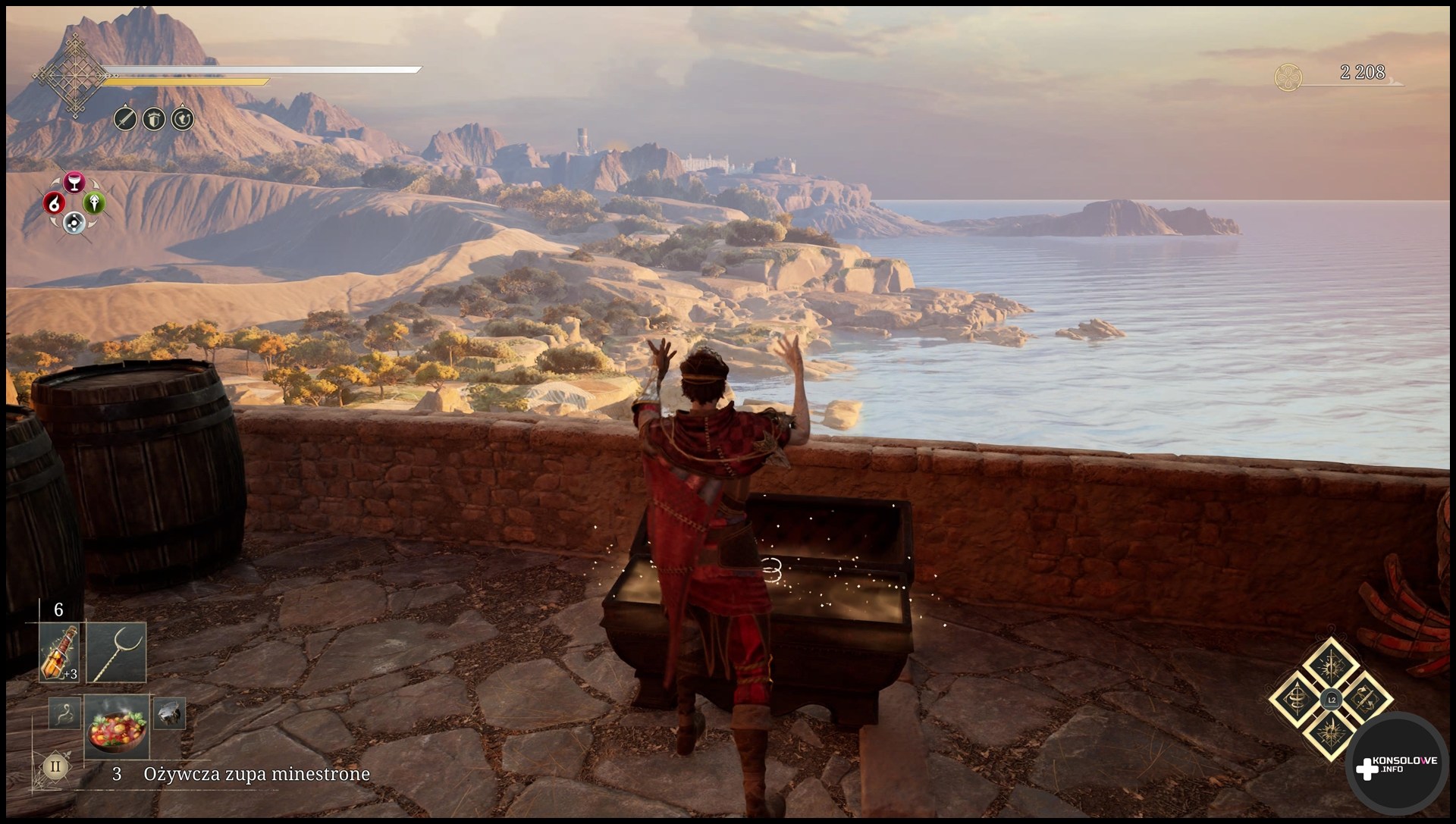Switch to the grey stone chunk item slot
This screenshot has height=824, width=1456.
(x=168, y=713)
